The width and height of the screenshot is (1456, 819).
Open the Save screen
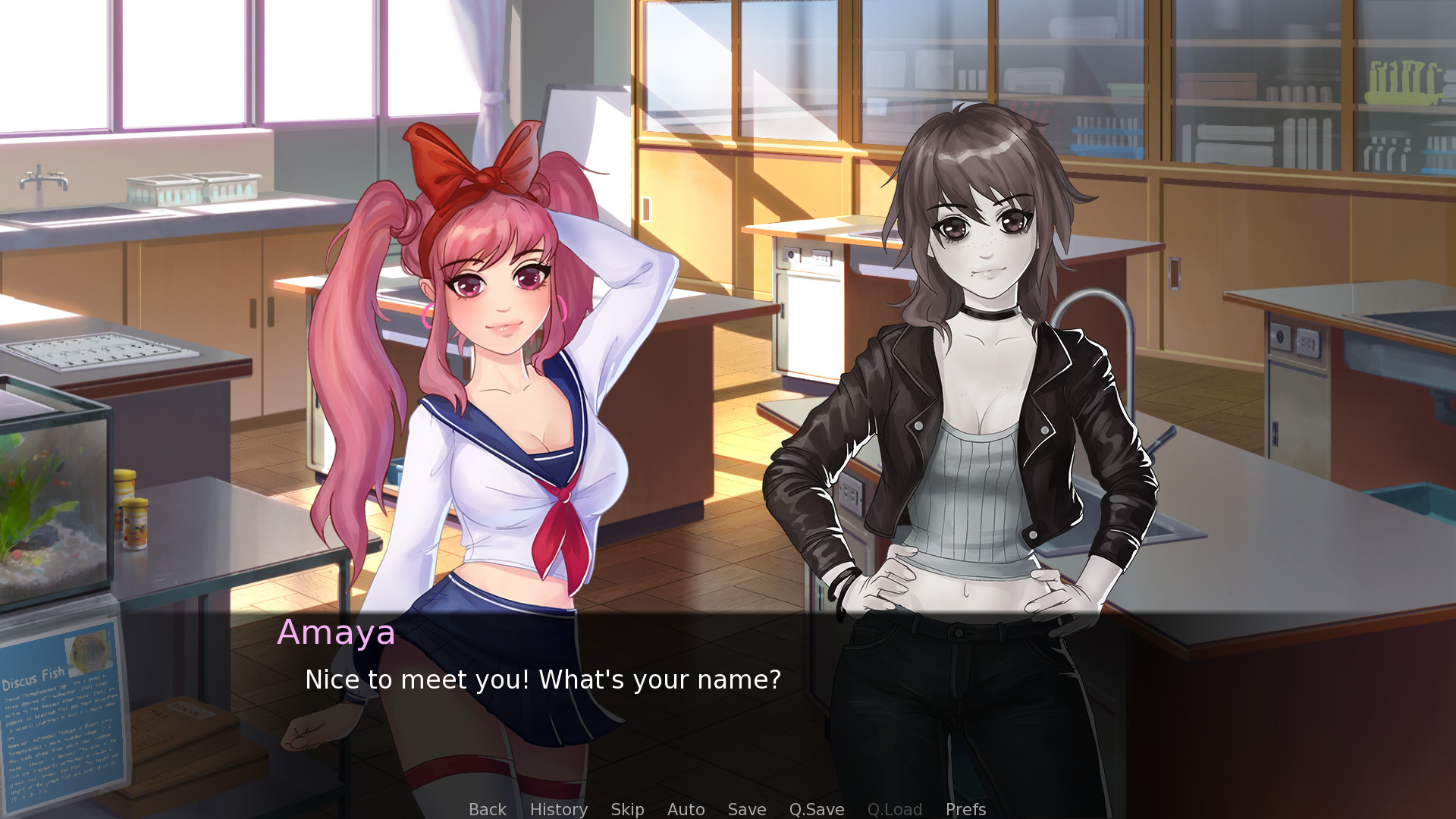746,809
